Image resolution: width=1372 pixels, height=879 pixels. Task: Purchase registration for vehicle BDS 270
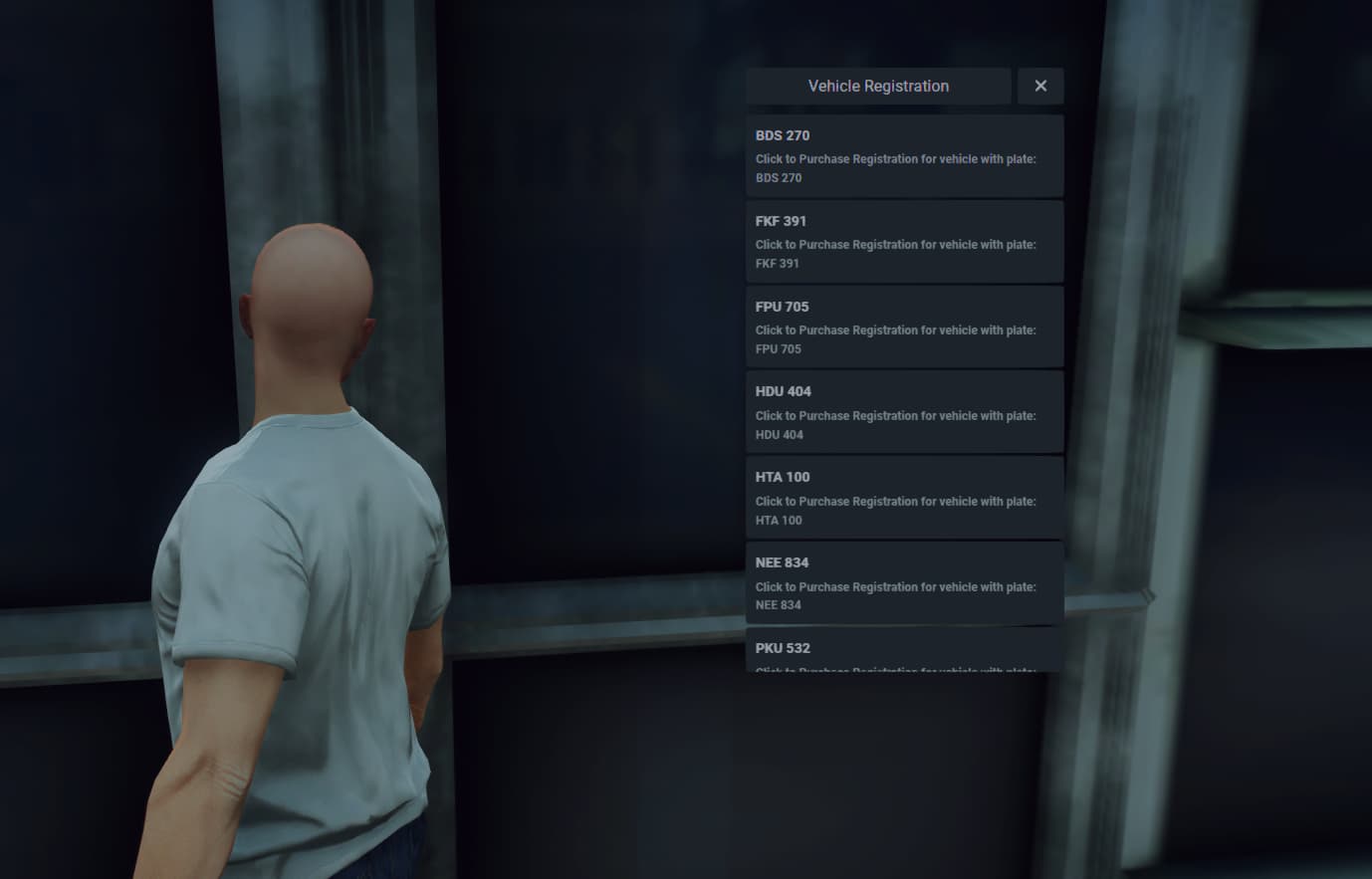pyautogui.click(x=904, y=155)
